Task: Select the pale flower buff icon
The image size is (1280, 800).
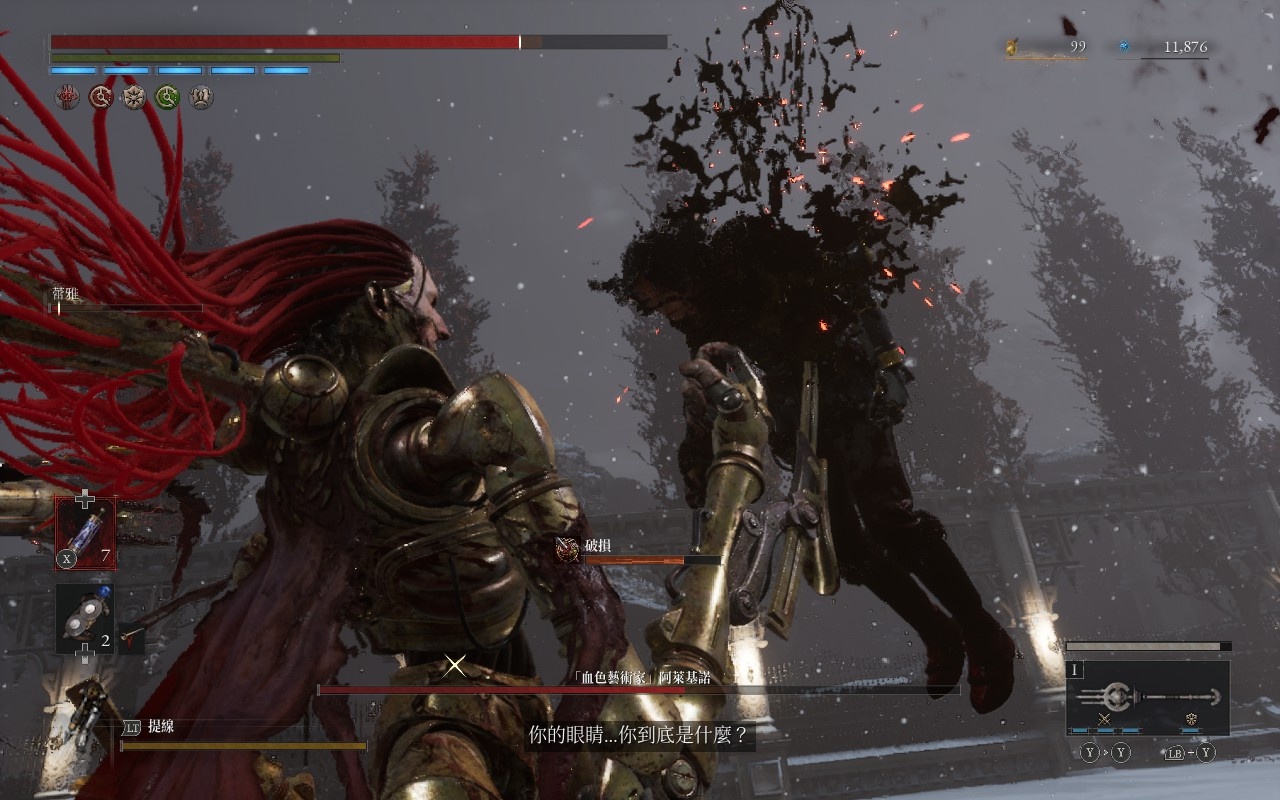Action: point(134,97)
